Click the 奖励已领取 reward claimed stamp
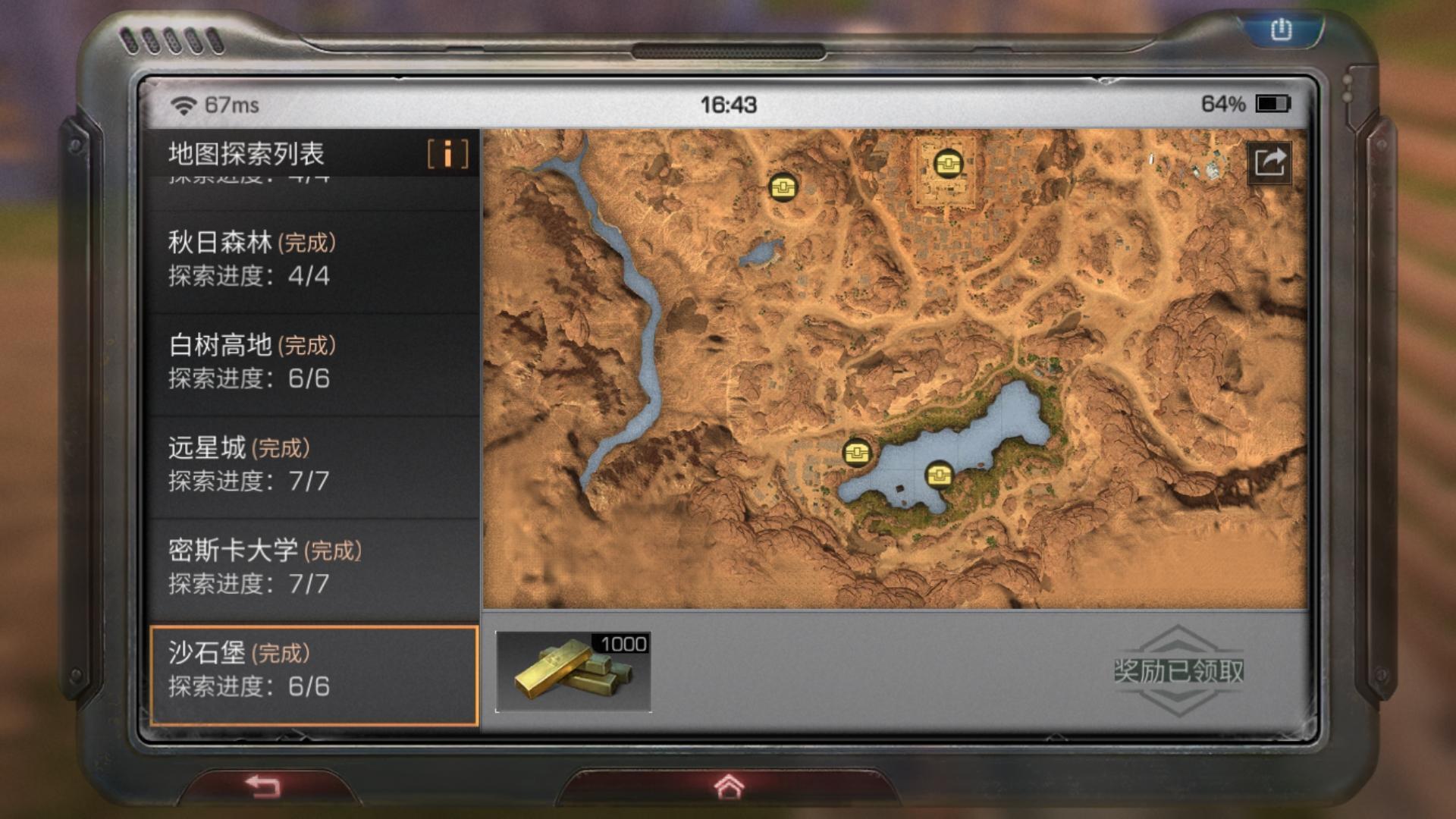Viewport: 1456px width, 819px height. (1178, 670)
